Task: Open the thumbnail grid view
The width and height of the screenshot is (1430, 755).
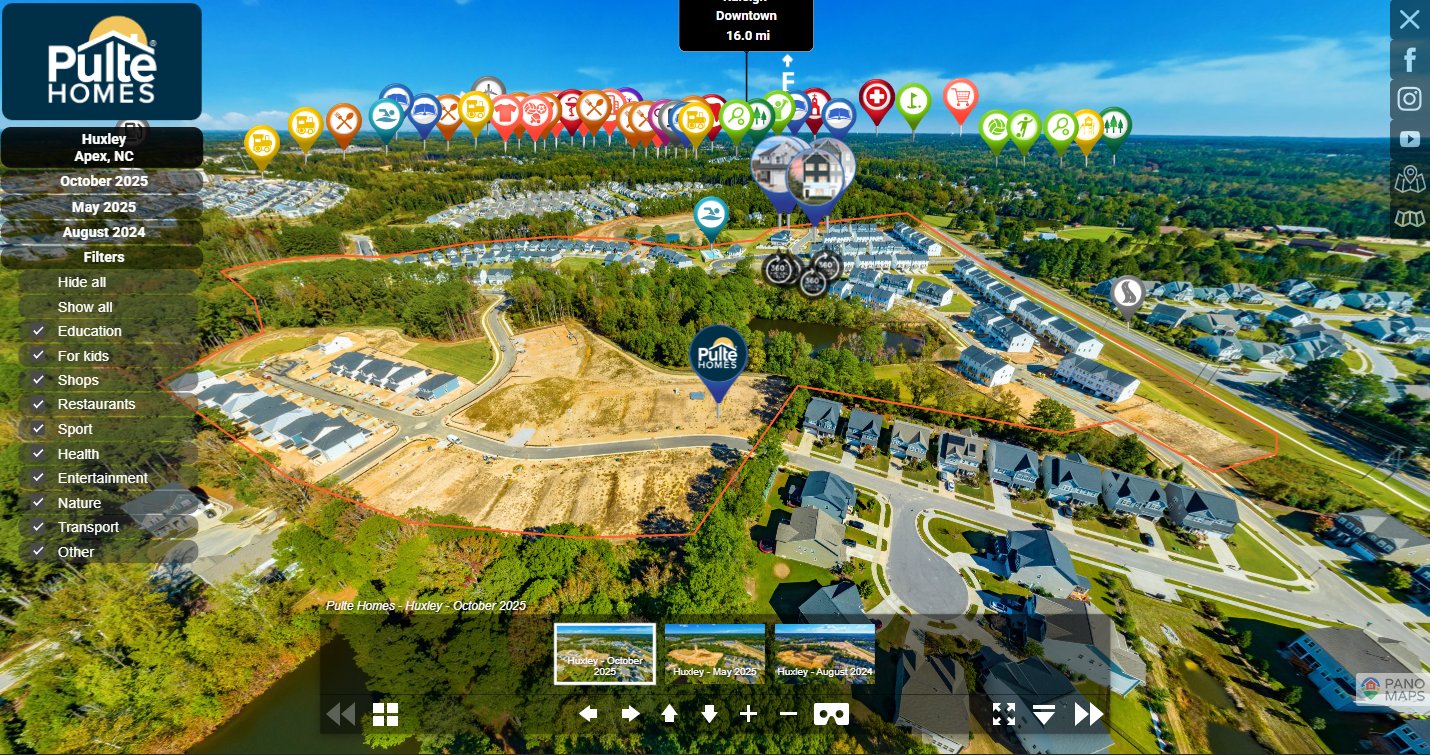Action: click(x=386, y=714)
